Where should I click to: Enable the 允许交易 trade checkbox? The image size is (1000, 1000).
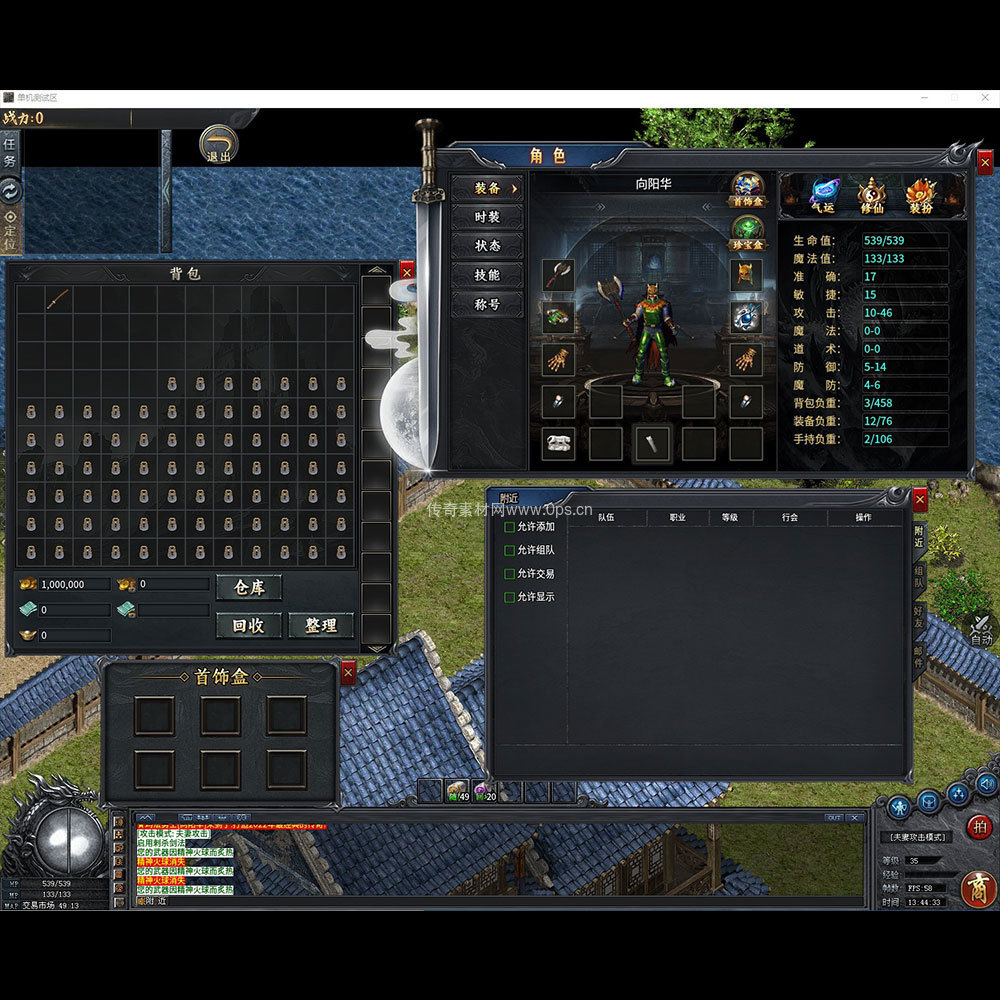pyautogui.click(x=510, y=574)
